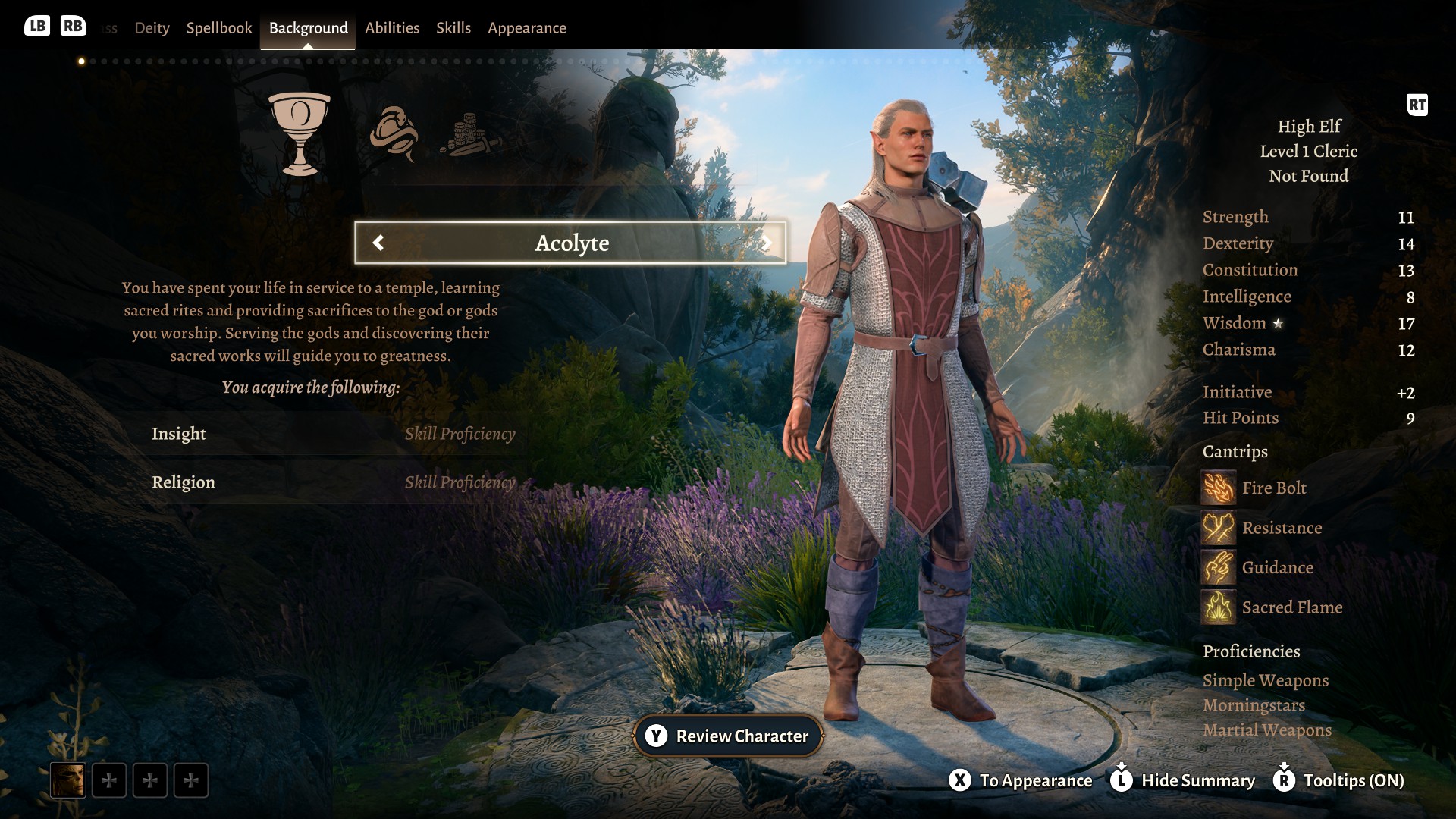Open the Spellbook tab
The height and width of the screenshot is (819, 1456).
(x=218, y=28)
